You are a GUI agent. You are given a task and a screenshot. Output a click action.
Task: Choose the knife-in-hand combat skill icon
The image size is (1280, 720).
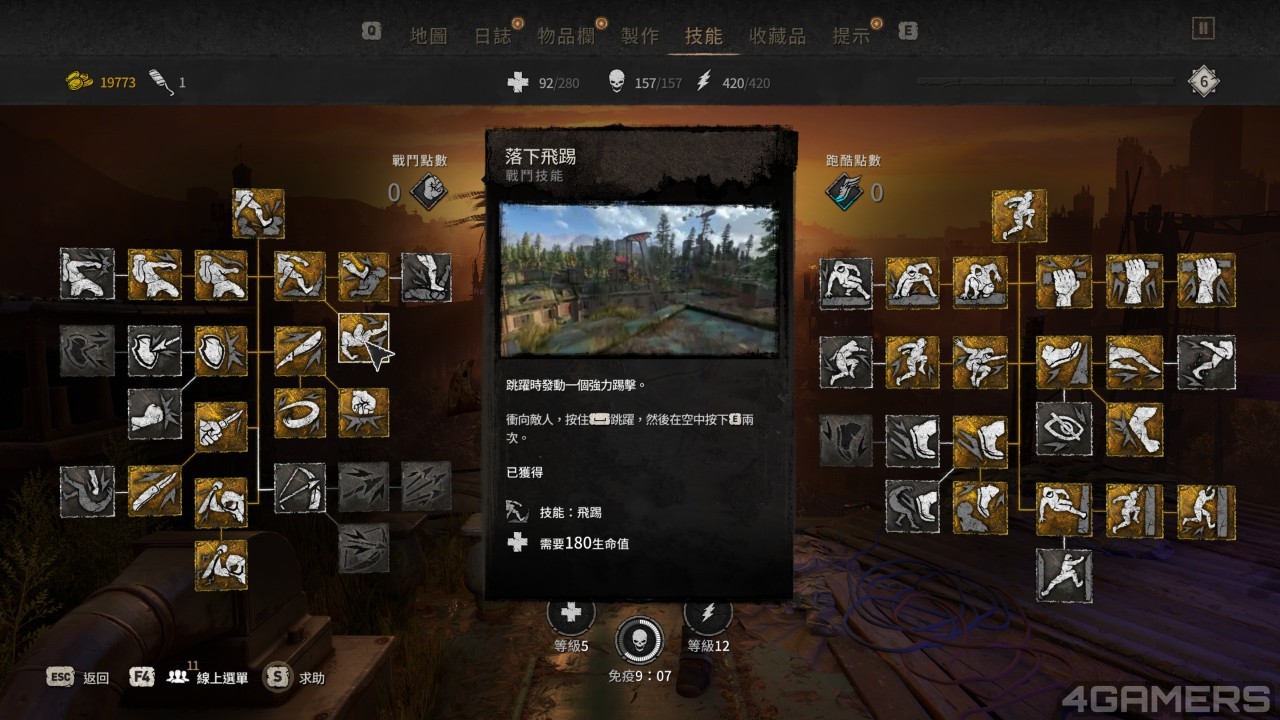point(221,427)
